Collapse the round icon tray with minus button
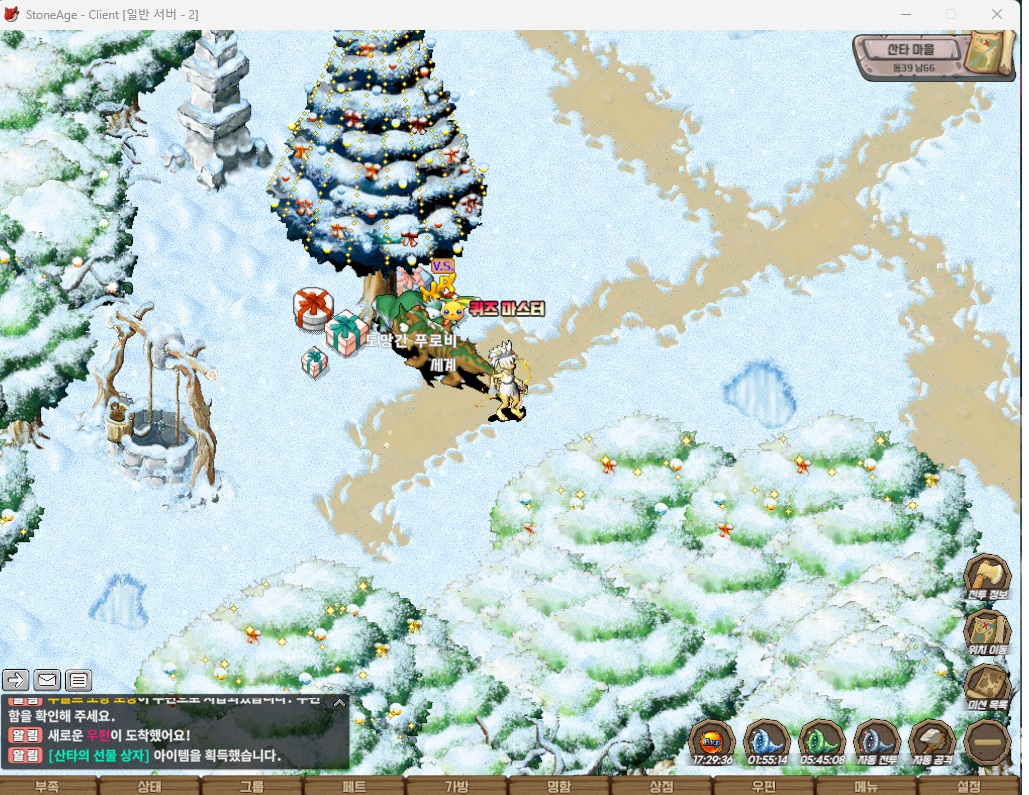 (x=987, y=743)
